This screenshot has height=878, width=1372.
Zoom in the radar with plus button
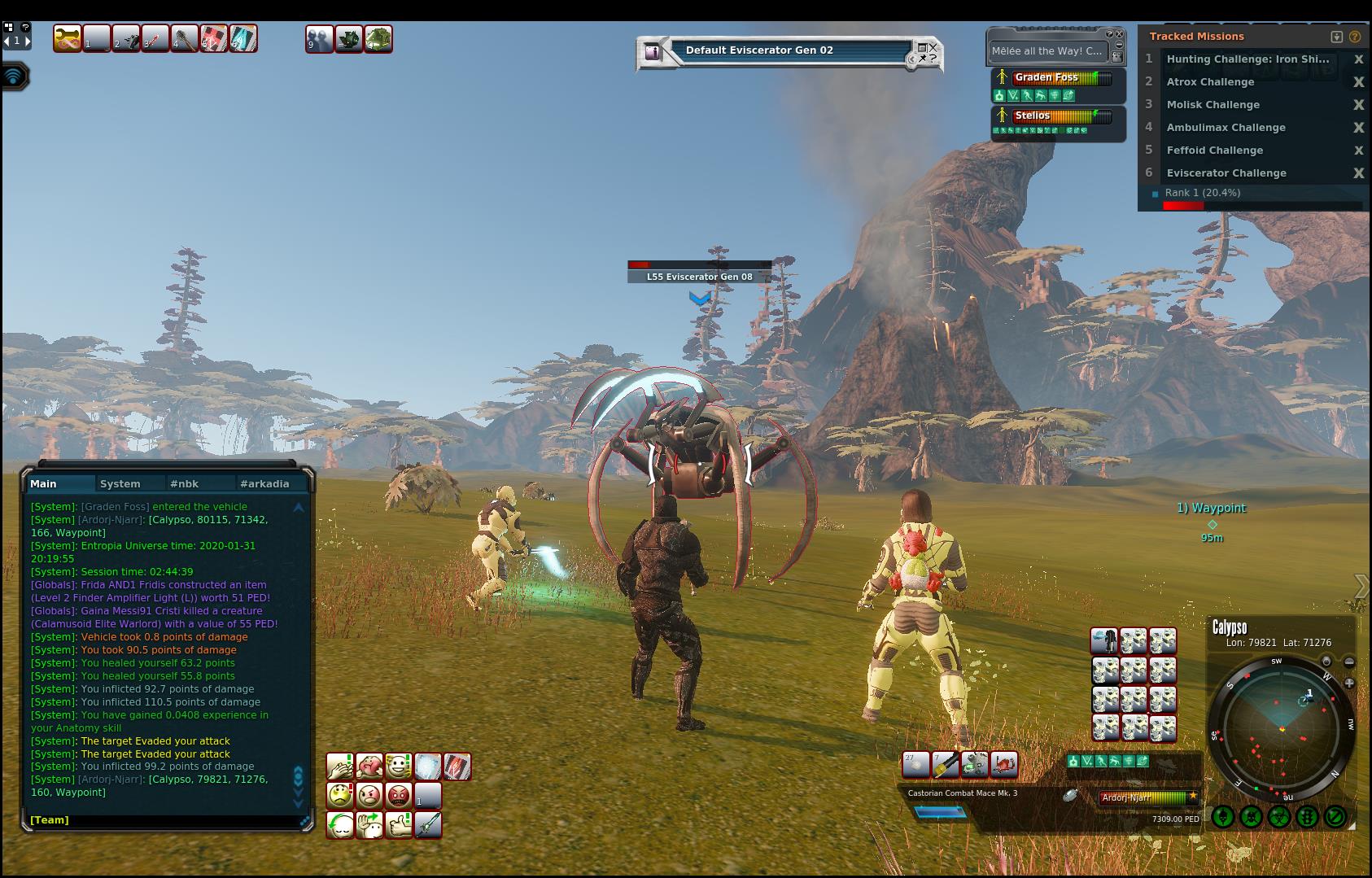[1349, 684]
